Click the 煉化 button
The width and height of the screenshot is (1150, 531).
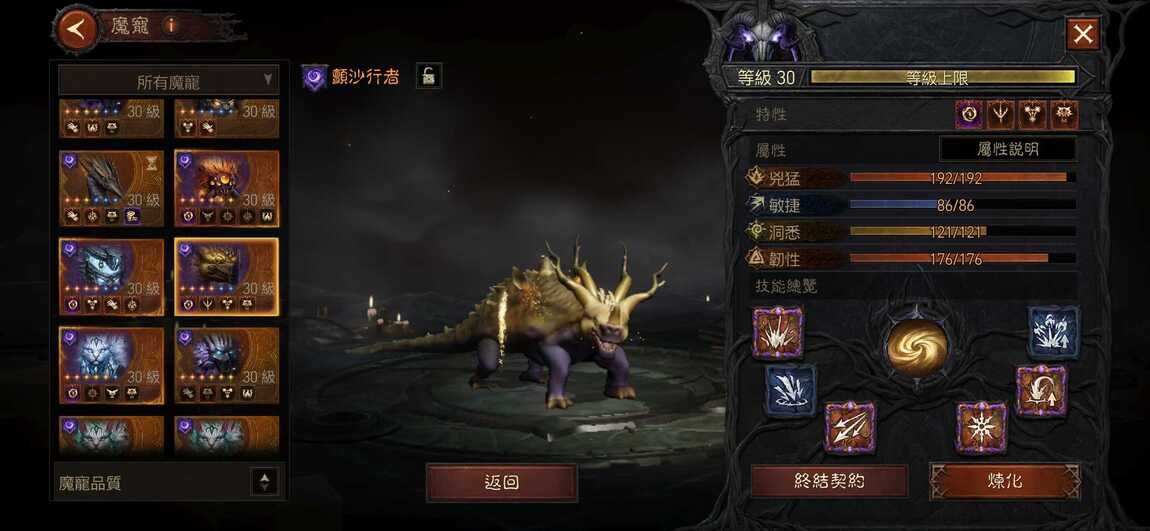point(1005,481)
